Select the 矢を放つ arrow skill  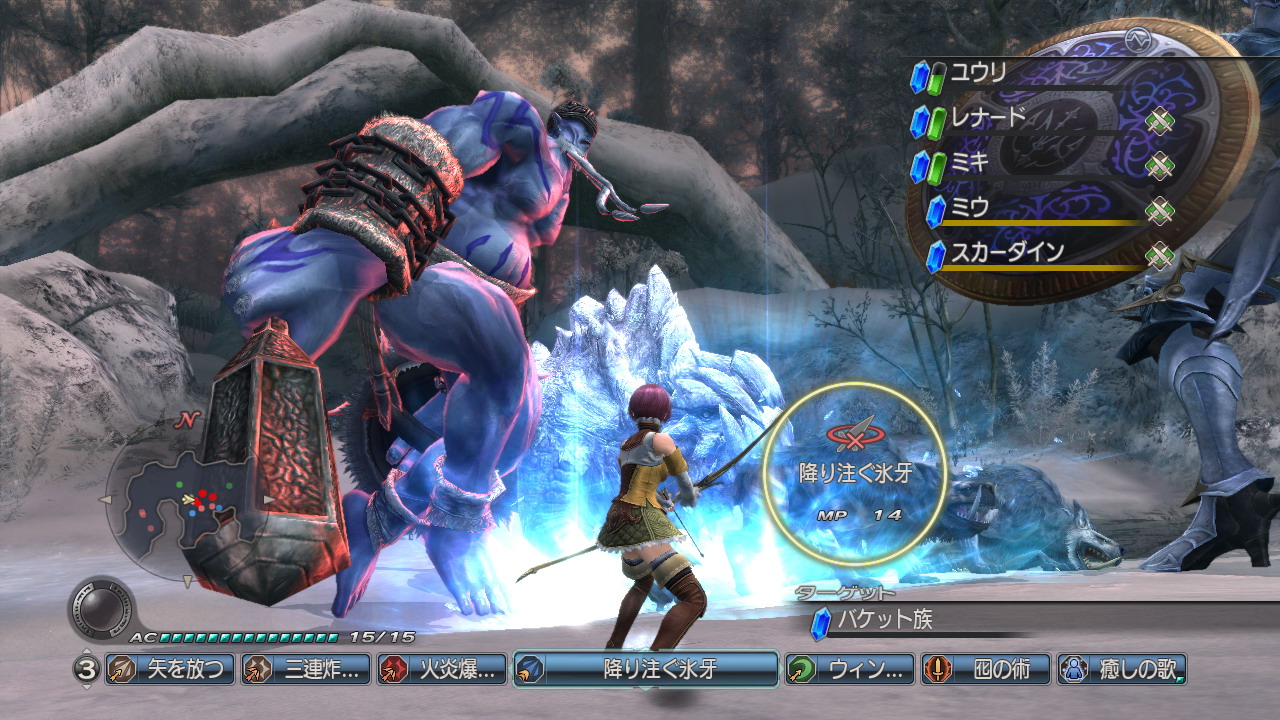[169, 669]
